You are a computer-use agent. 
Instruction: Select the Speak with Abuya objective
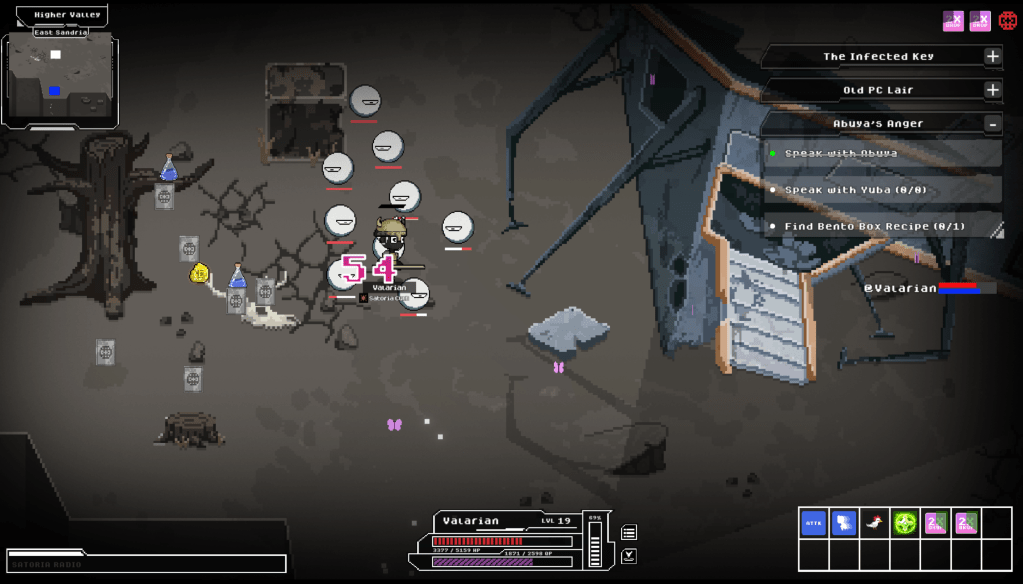[882, 153]
